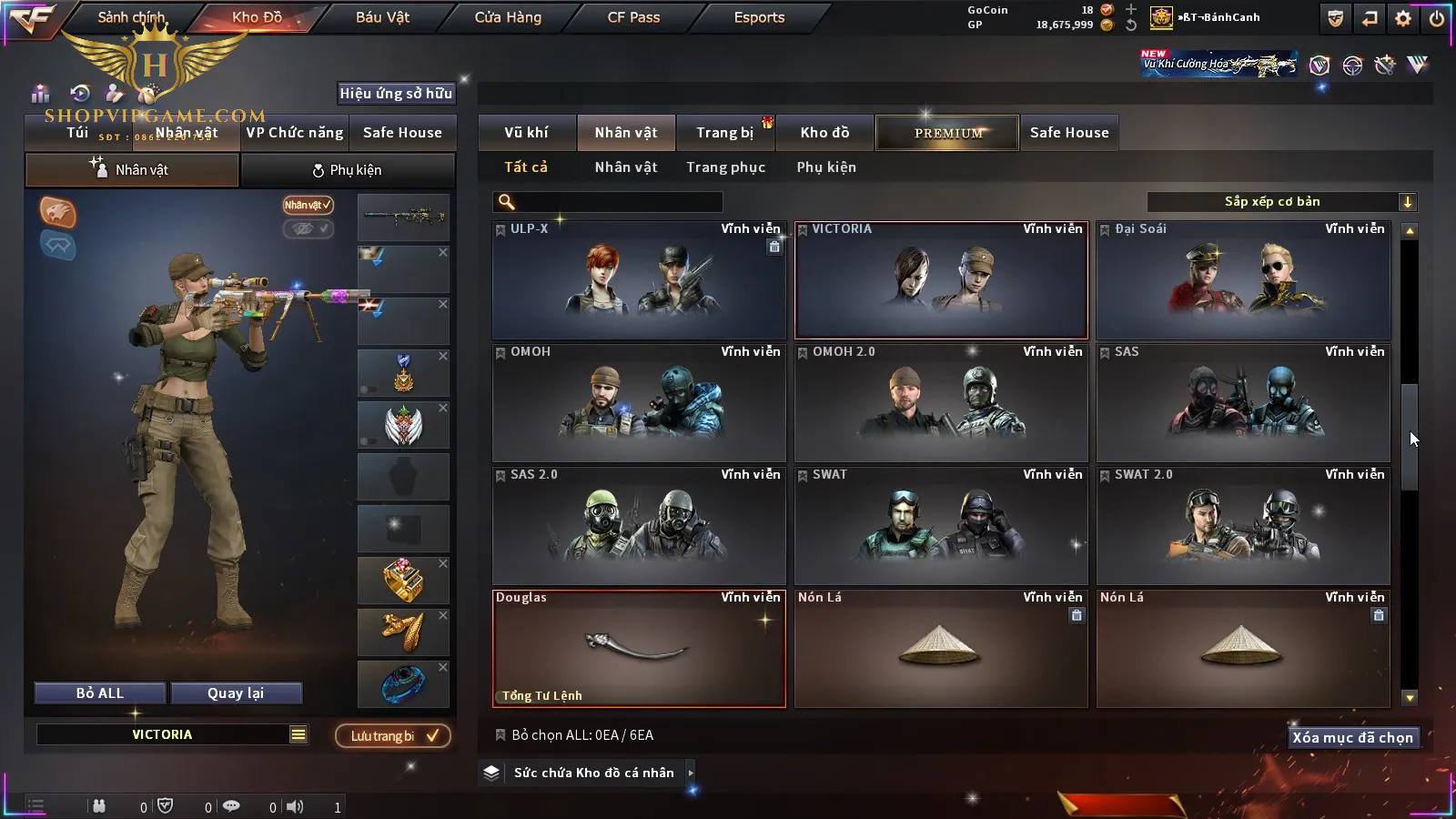The width and height of the screenshot is (1456, 819).
Task: Choose the Douglas Tổng Tư Lệnh item
Action: (638, 649)
